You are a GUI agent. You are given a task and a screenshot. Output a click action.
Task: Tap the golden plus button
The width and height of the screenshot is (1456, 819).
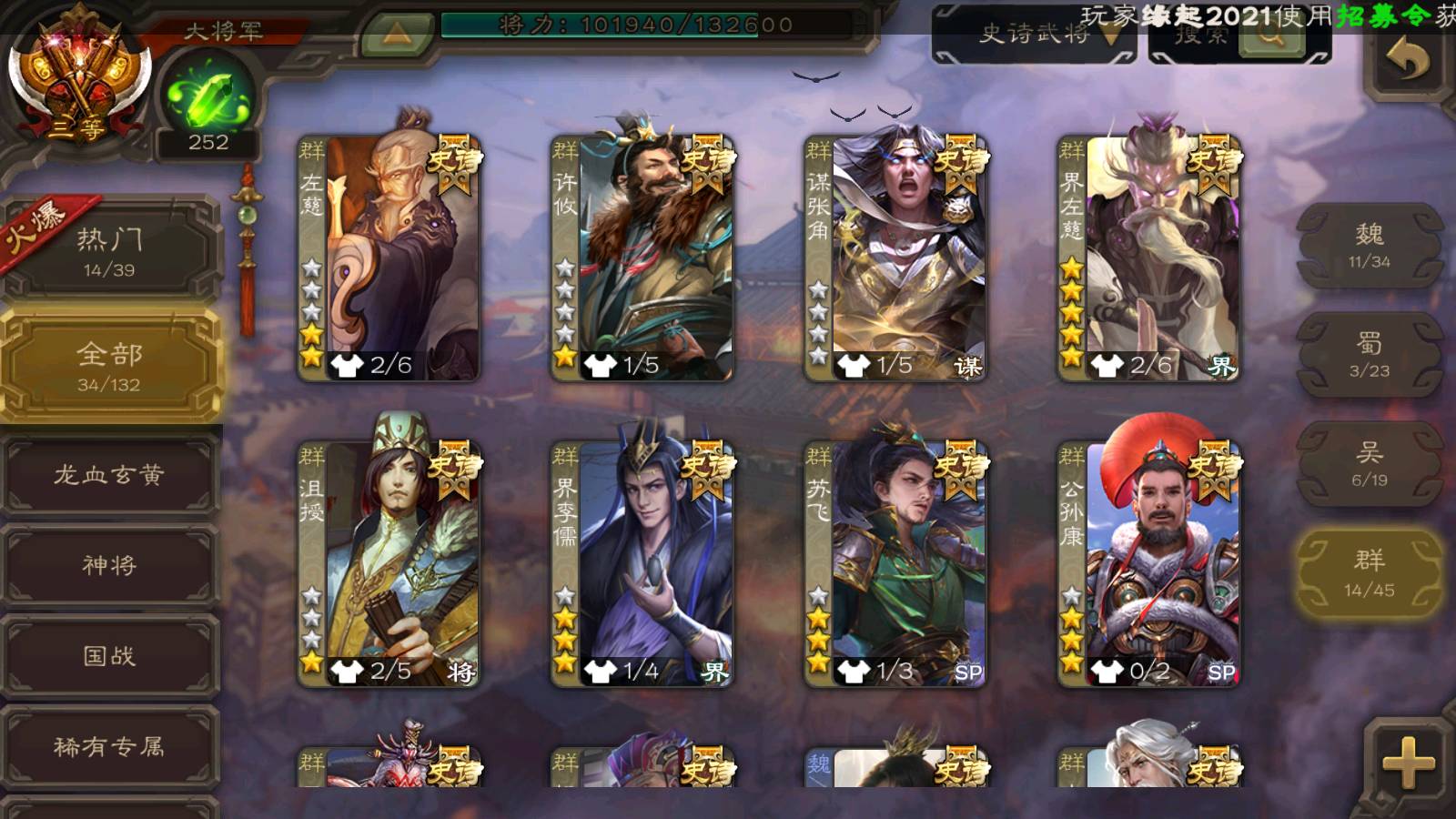point(1408,762)
